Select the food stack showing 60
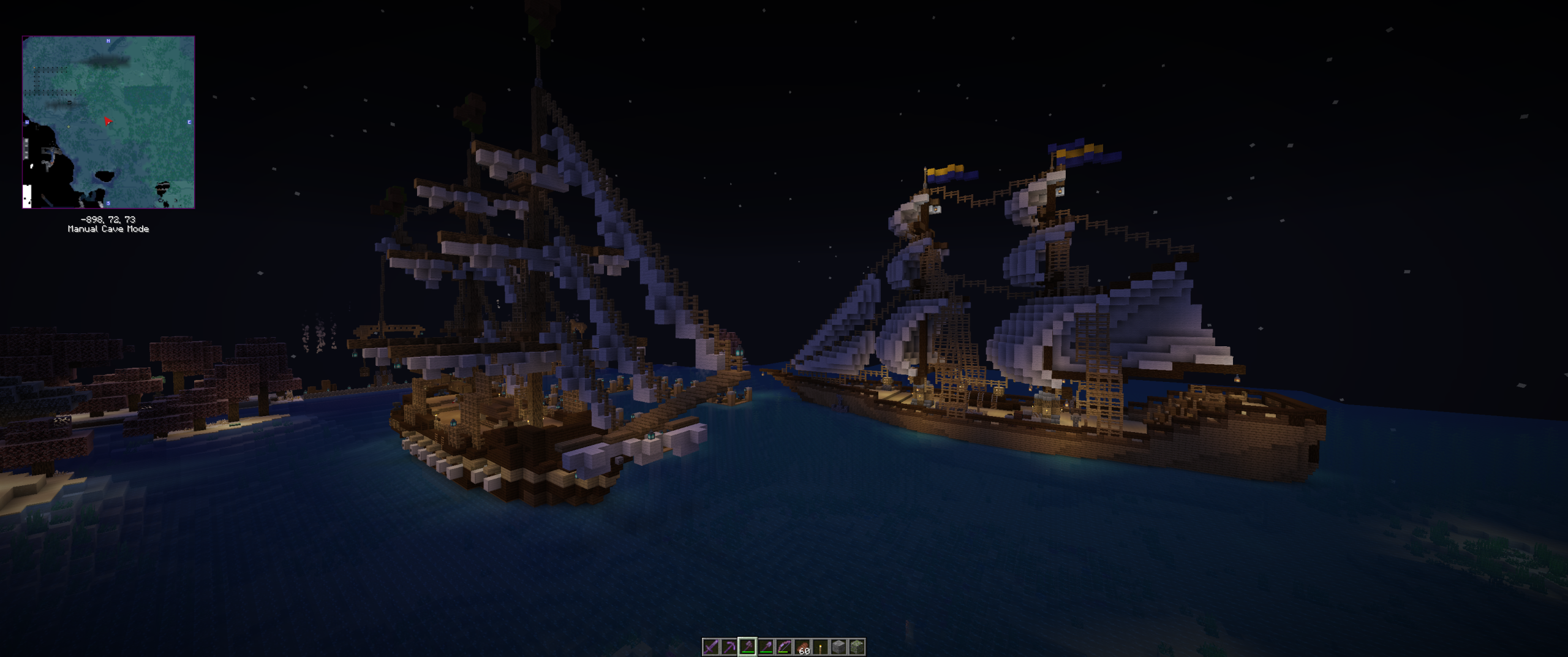Screen dimensions: 1568x657 pyautogui.click(x=802, y=647)
